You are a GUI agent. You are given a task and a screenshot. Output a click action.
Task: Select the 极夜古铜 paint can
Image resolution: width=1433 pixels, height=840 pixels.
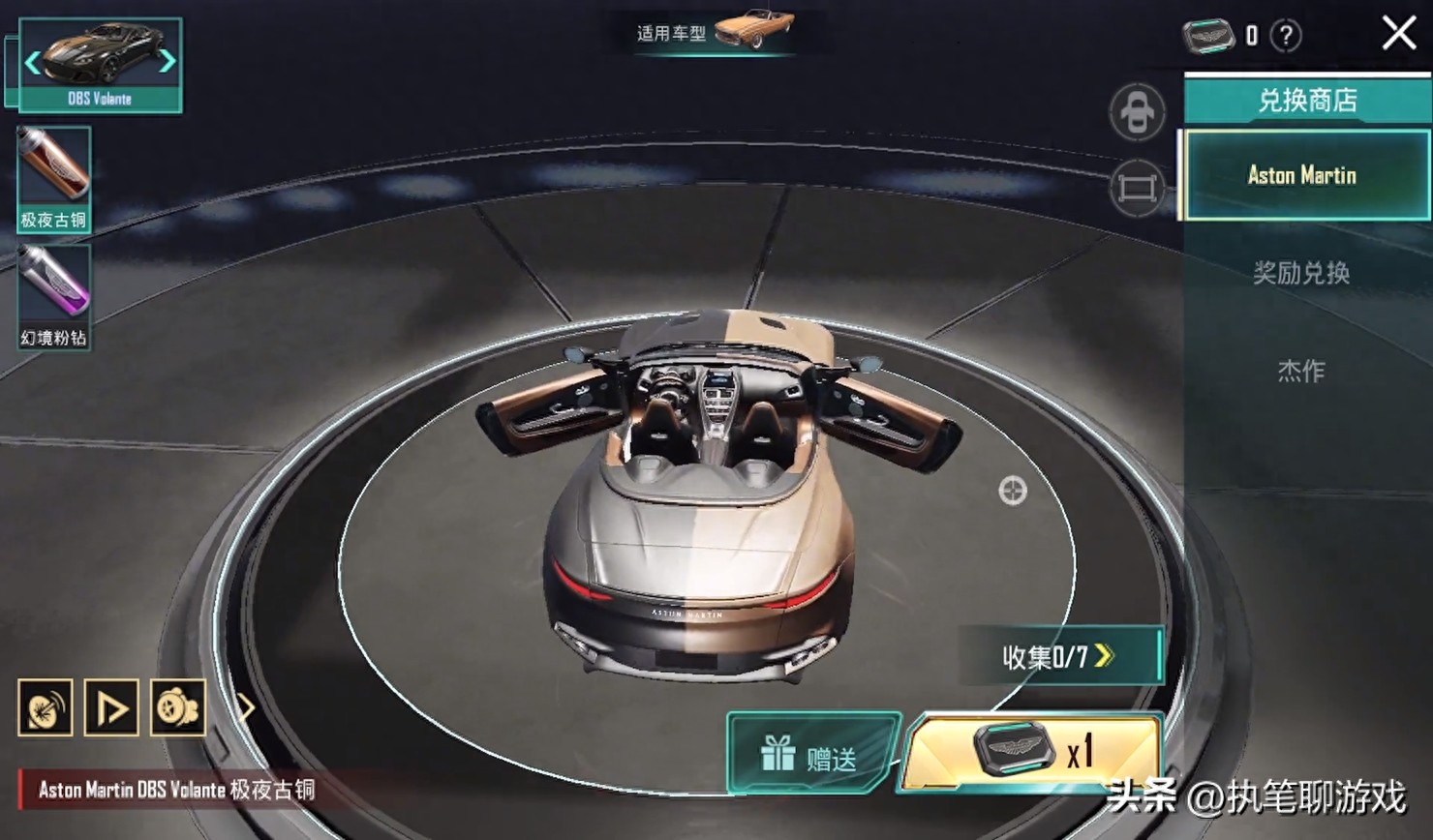click(54, 179)
